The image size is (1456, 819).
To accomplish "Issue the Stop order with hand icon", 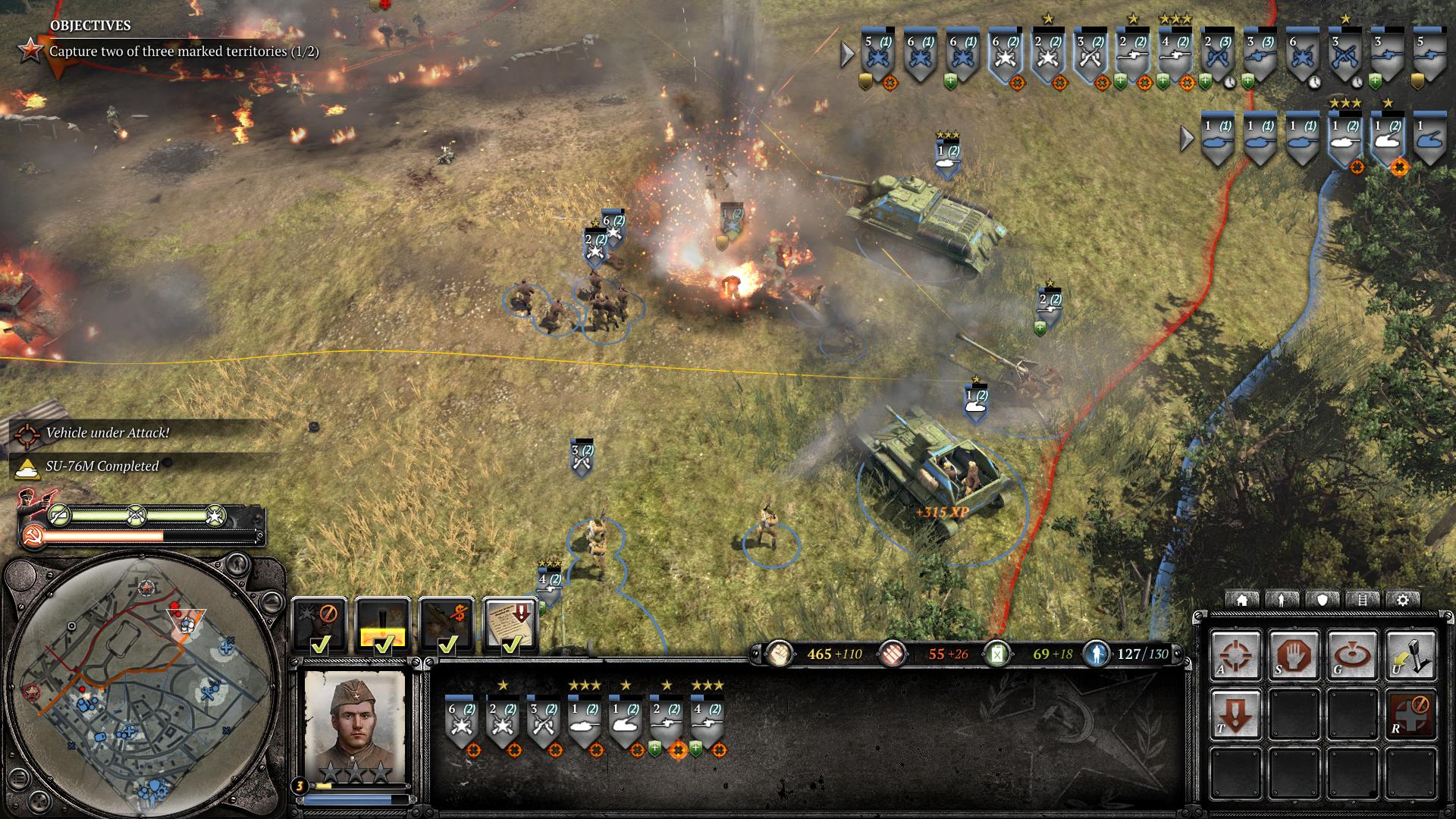I will pyautogui.click(x=1294, y=655).
